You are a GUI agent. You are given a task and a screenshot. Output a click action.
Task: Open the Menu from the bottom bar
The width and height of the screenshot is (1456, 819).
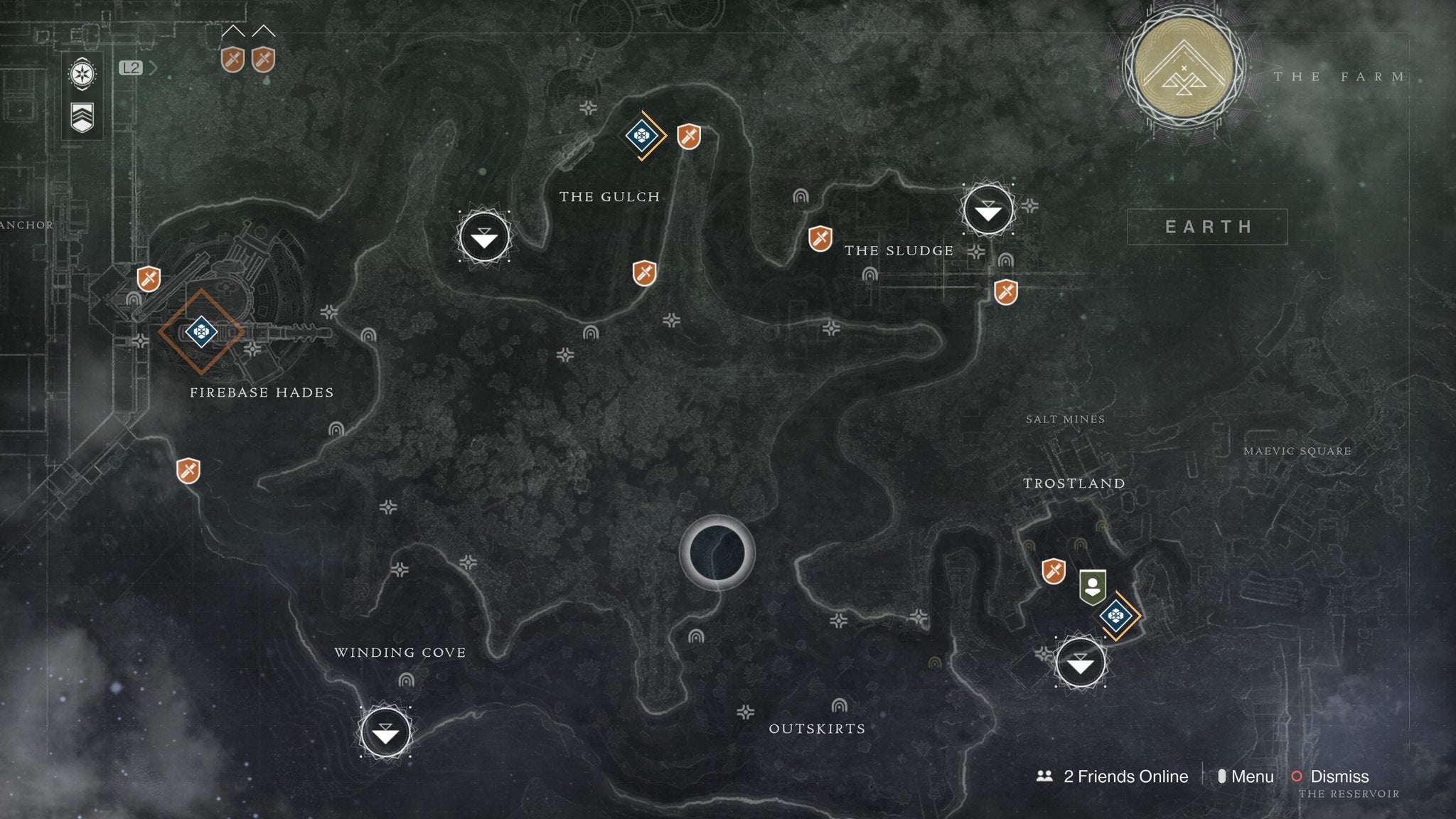tap(1253, 777)
